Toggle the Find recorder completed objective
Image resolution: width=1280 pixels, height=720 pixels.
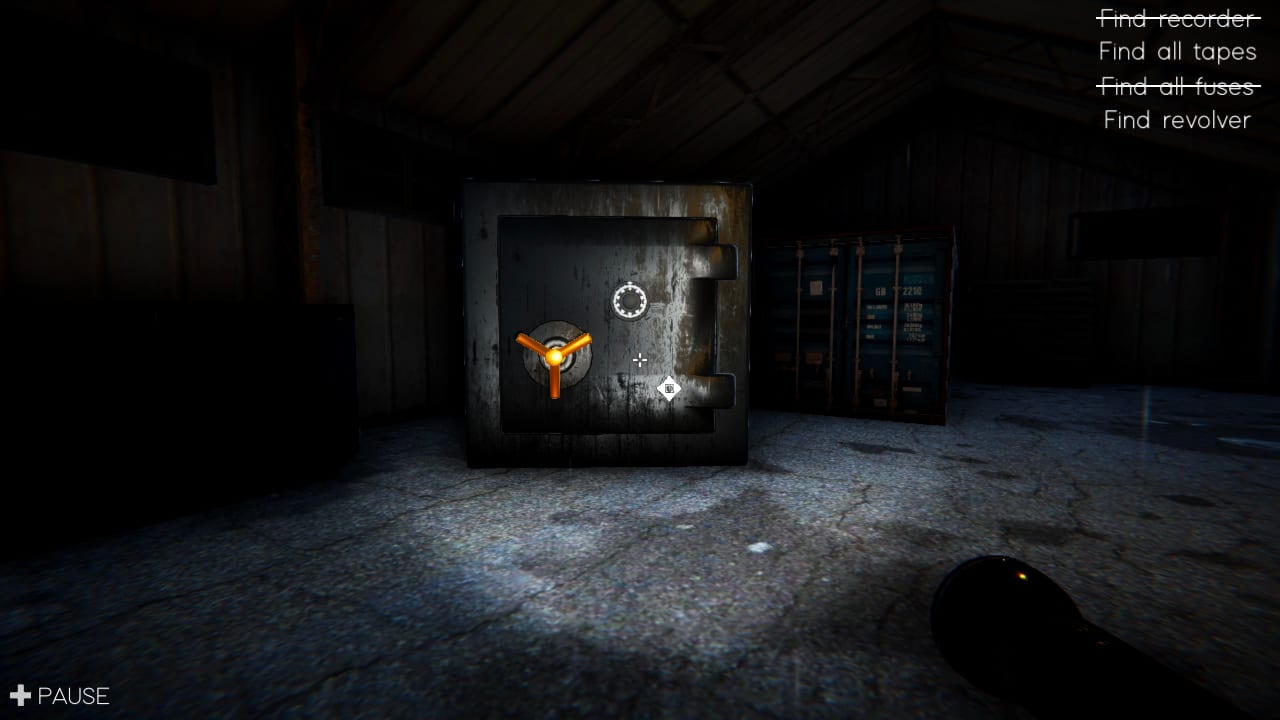(1176, 18)
